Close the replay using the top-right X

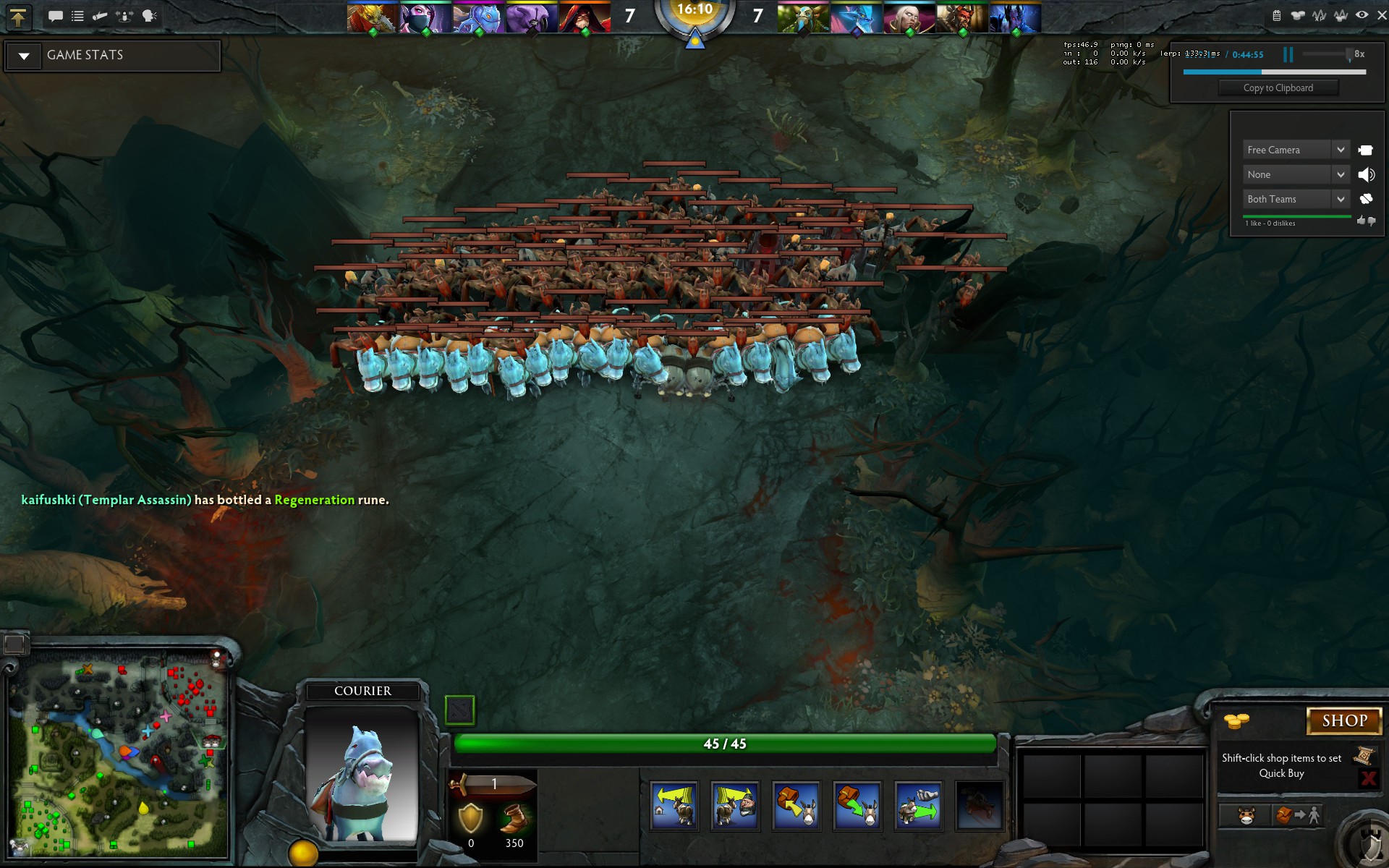click(1381, 15)
